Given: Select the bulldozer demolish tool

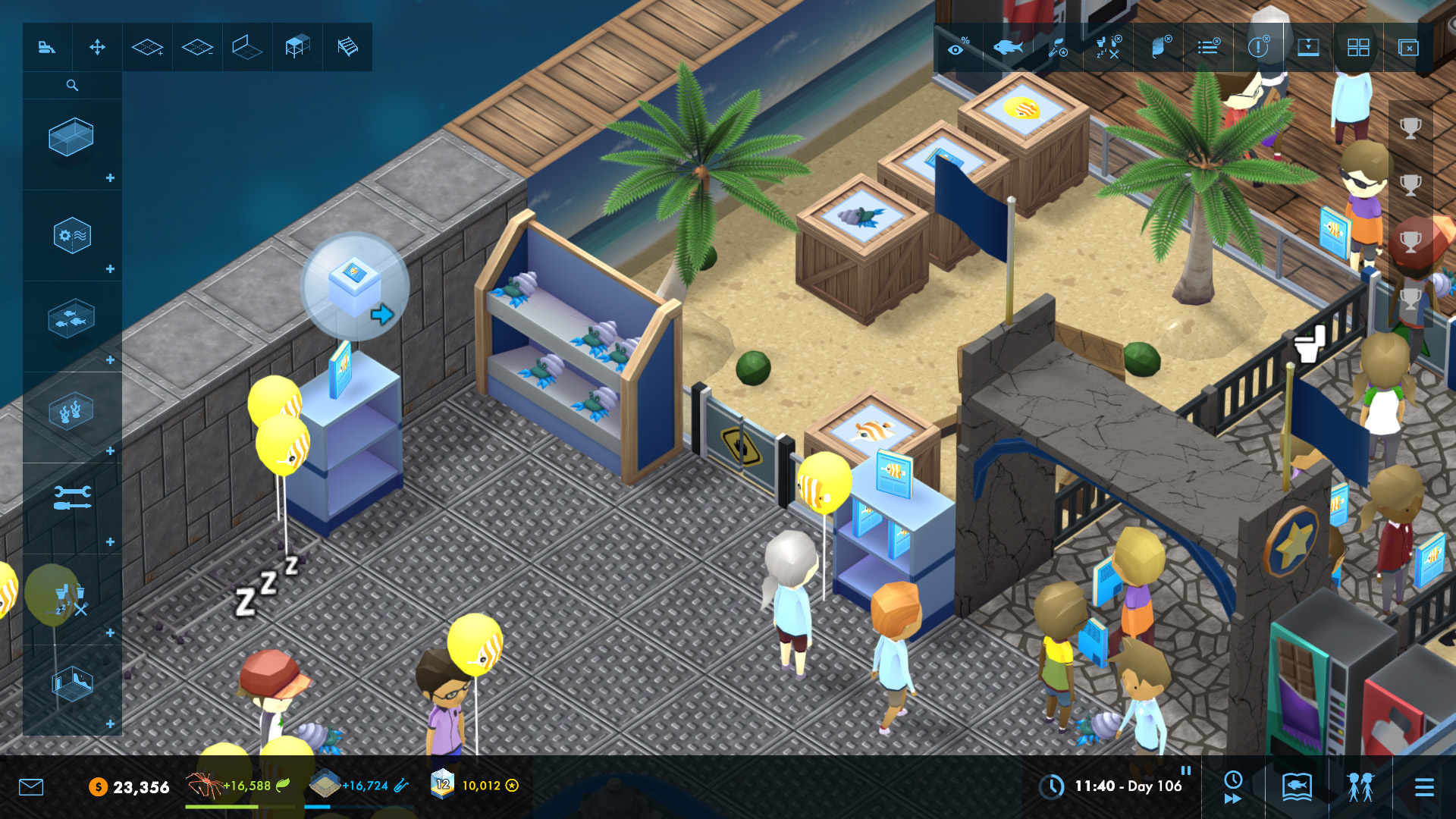Looking at the screenshot, I should [x=47, y=48].
